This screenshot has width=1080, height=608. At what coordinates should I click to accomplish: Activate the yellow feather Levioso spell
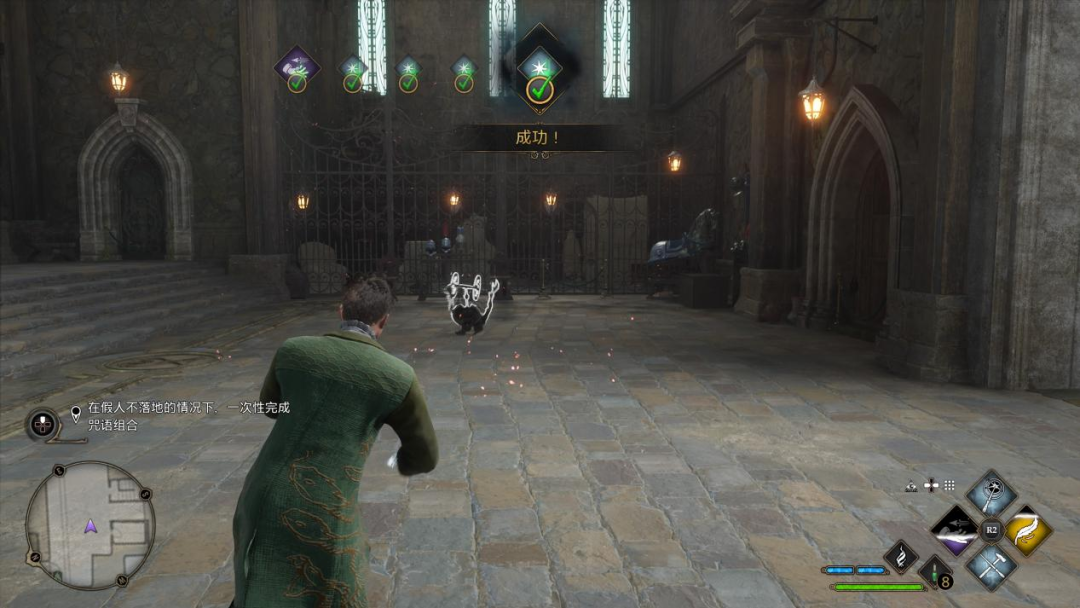pyautogui.click(x=1028, y=529)
